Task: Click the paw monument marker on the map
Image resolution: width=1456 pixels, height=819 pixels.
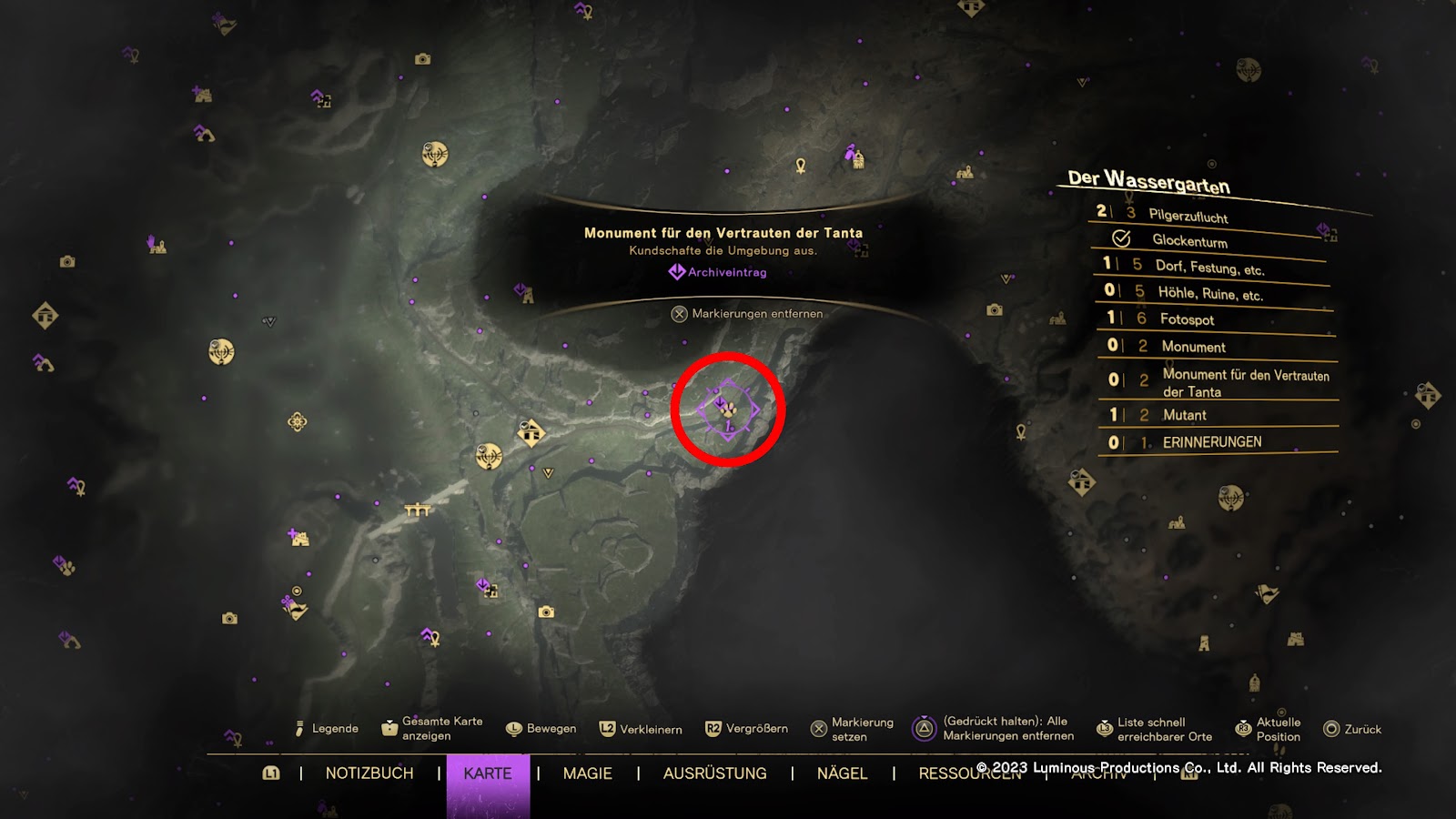Action: point(728,410)
